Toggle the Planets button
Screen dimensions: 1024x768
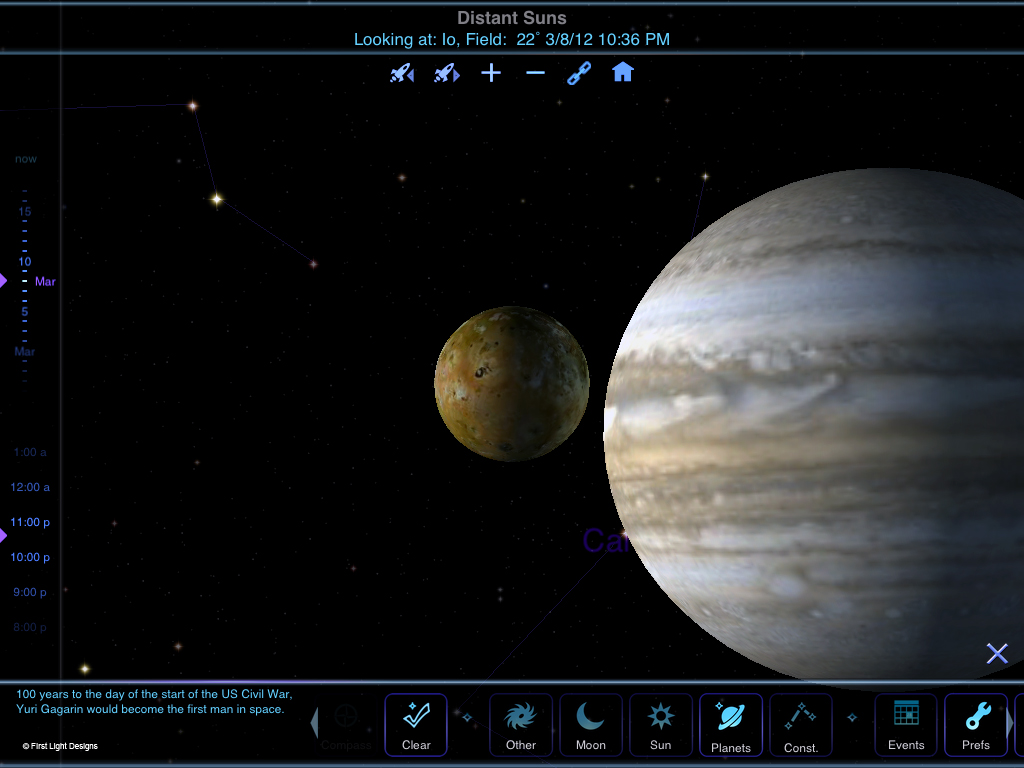coord(731,725)
